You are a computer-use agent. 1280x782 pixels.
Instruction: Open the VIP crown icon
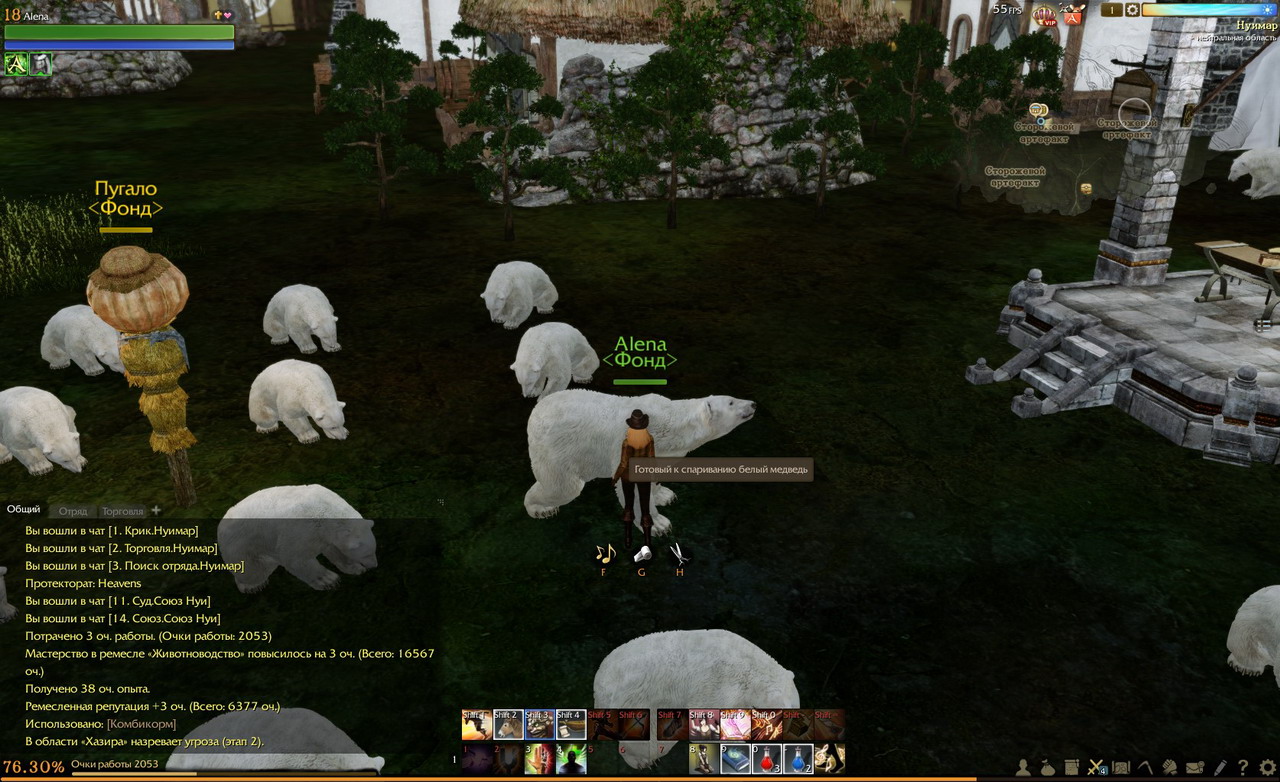(x=1045, y=15)
